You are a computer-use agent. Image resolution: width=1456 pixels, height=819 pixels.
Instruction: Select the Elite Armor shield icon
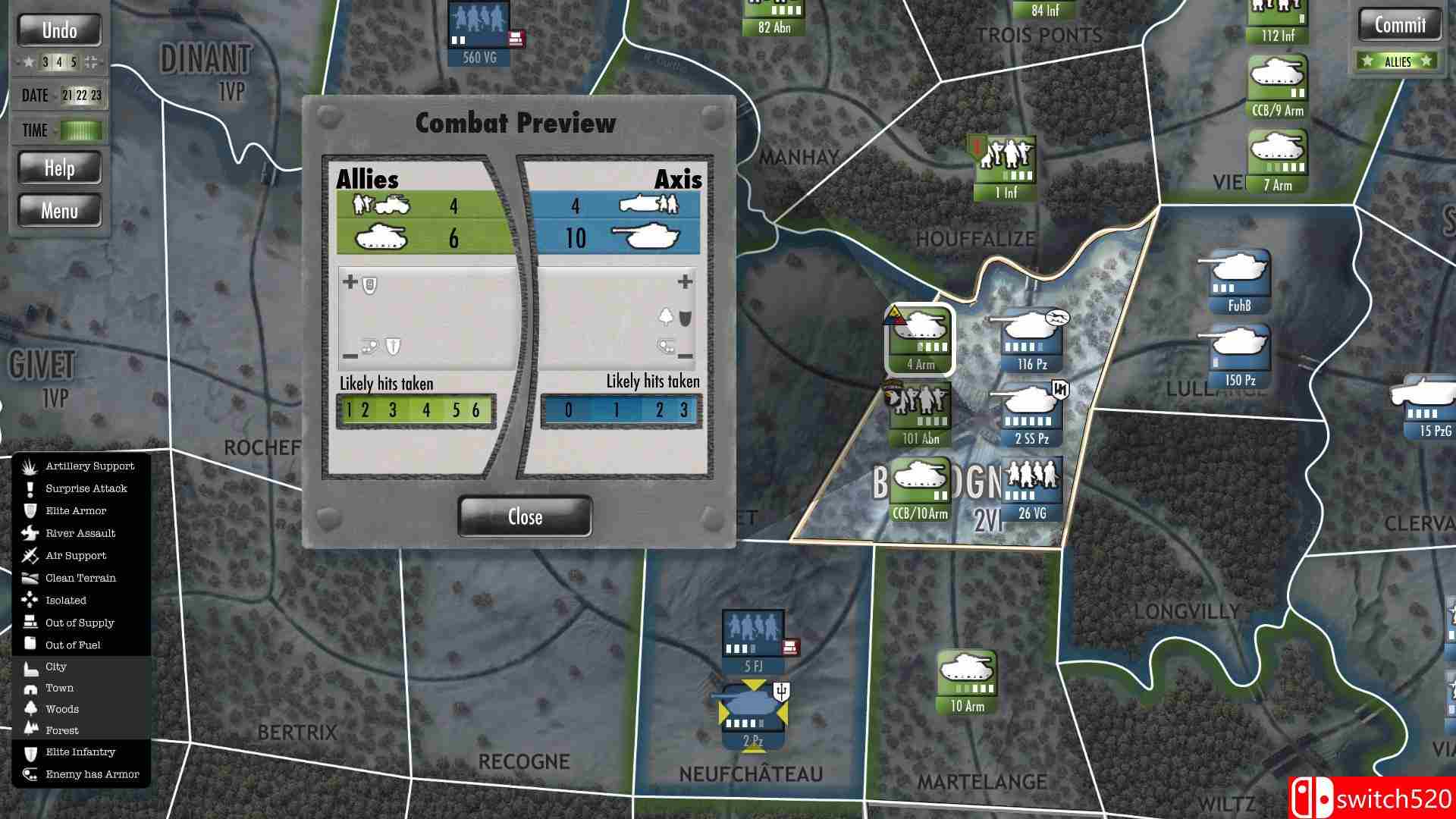pyautogui.click(x=30, y=510)
